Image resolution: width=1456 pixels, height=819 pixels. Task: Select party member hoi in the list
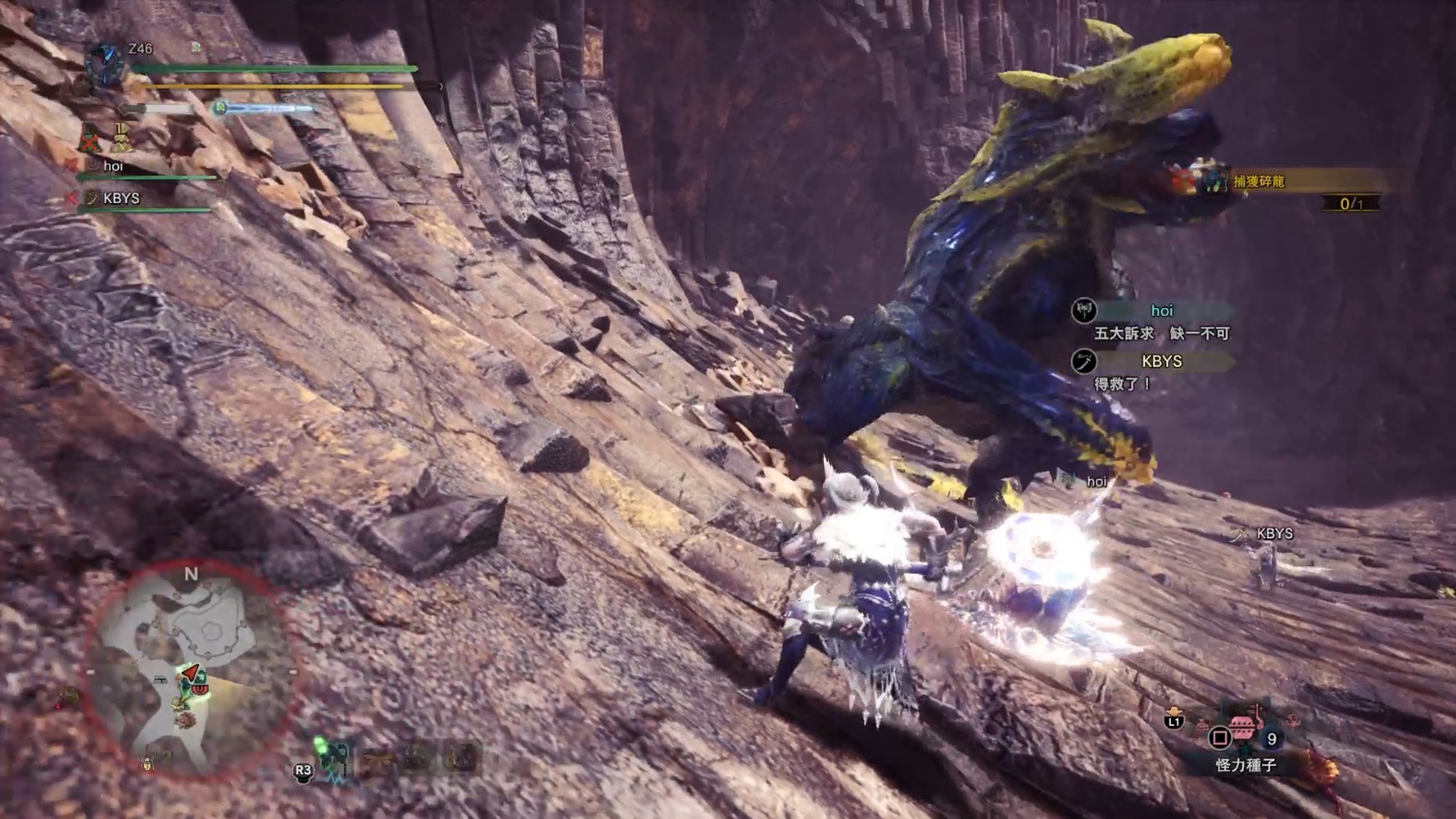pyautogui.click(x=114, y=166)
